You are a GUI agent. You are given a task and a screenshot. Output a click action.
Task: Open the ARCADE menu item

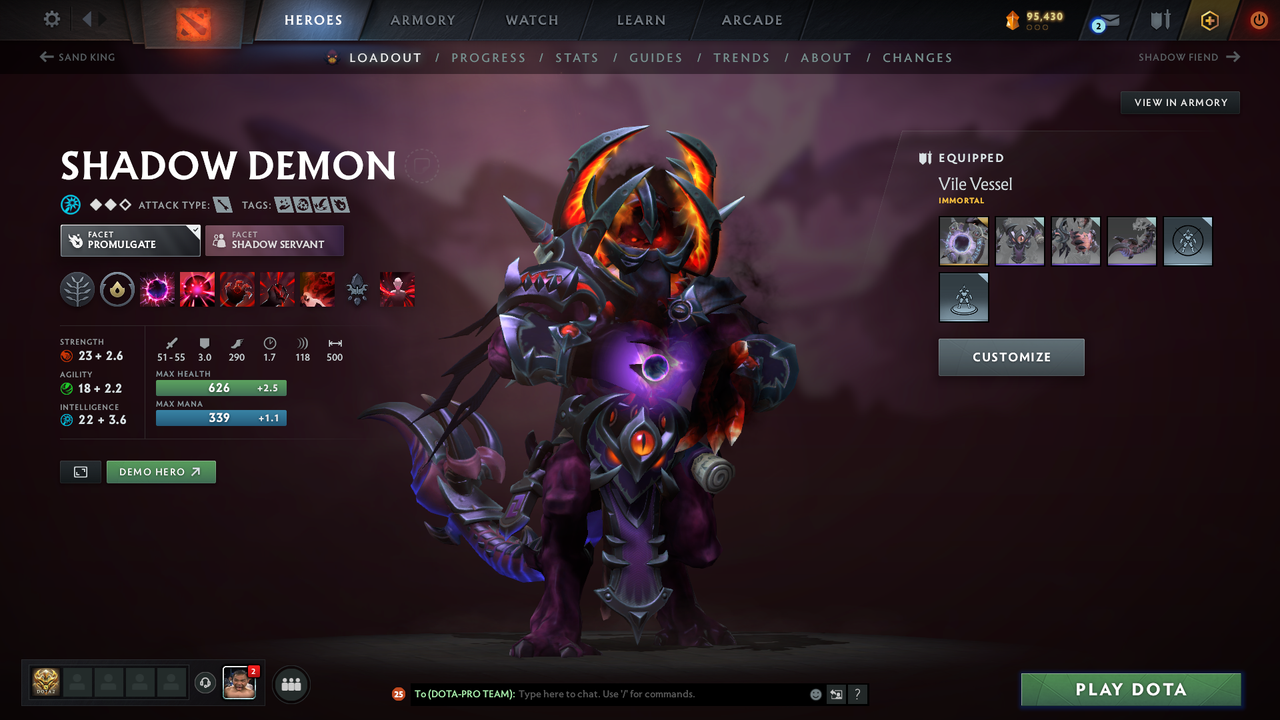751,19
